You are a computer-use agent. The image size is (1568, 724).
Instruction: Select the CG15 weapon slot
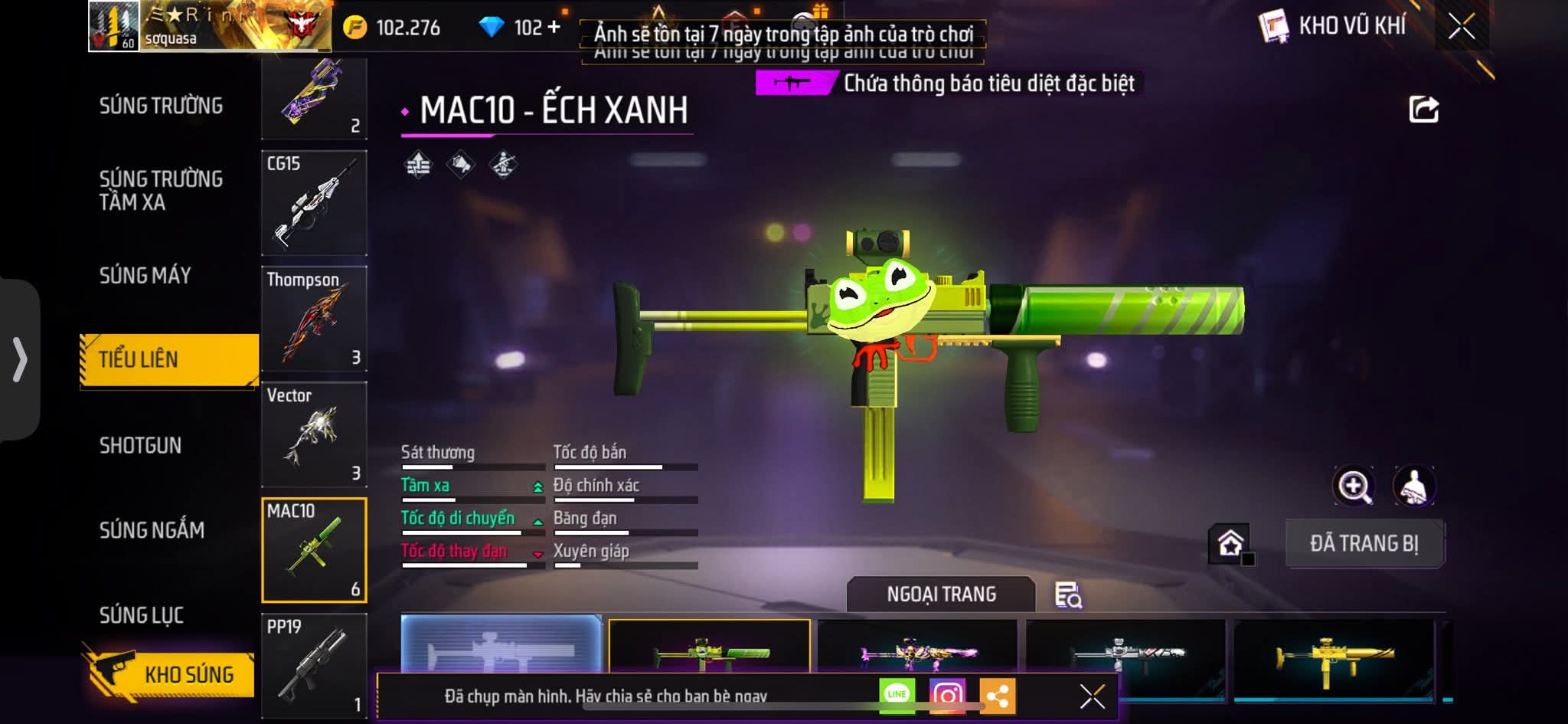[314, 203]
